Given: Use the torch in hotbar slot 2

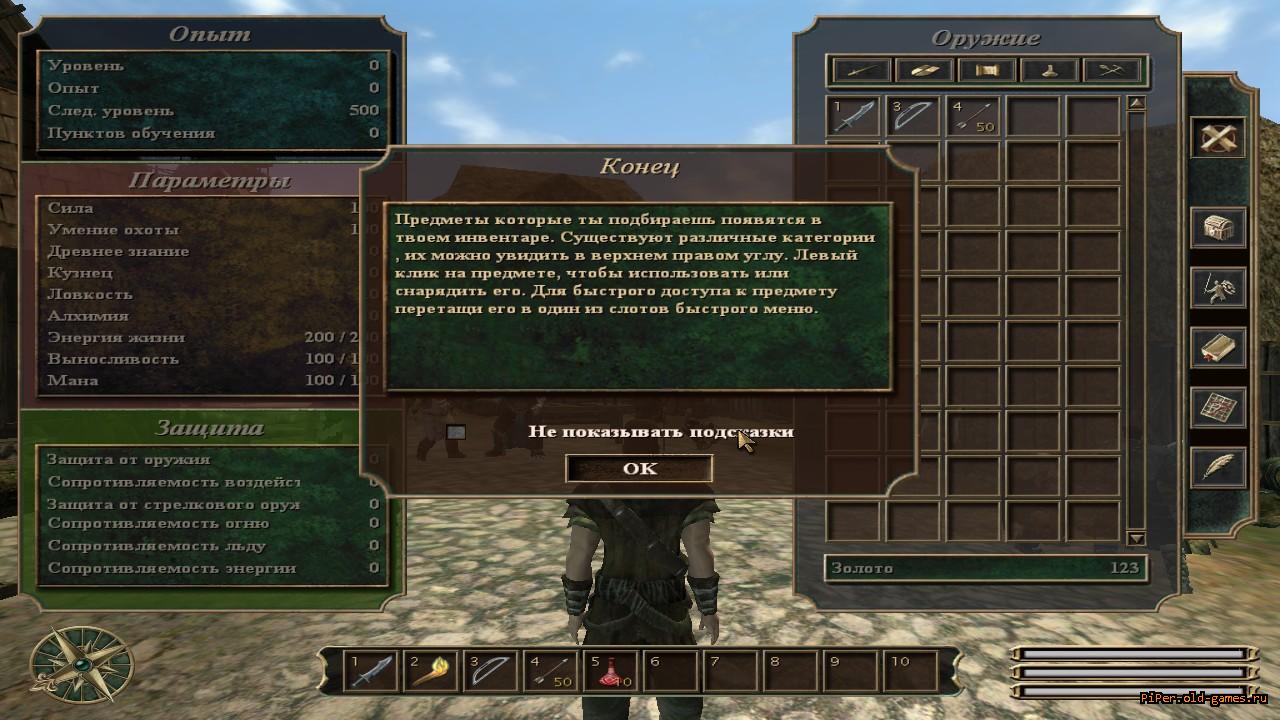Looking at the screenshot, I should coord(431,670).
